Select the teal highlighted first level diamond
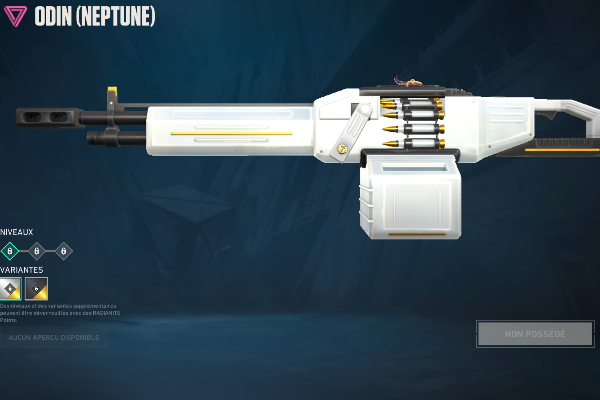Screen dimensions: 600x400 (x=10, y=251)
